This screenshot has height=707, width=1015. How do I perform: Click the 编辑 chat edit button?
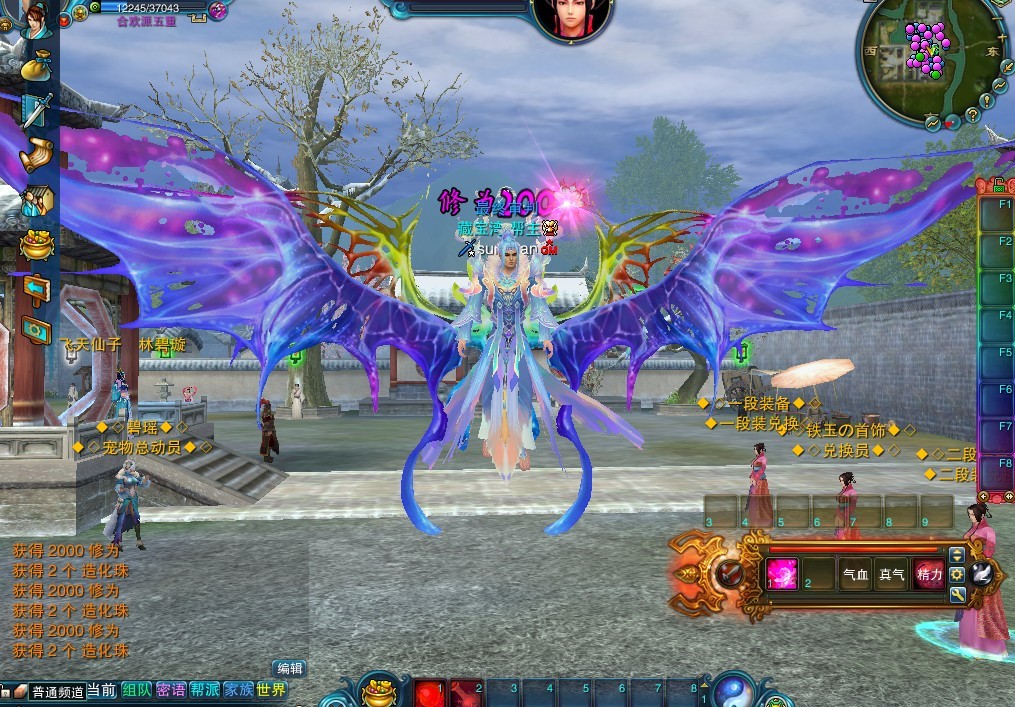pos(289,668)
